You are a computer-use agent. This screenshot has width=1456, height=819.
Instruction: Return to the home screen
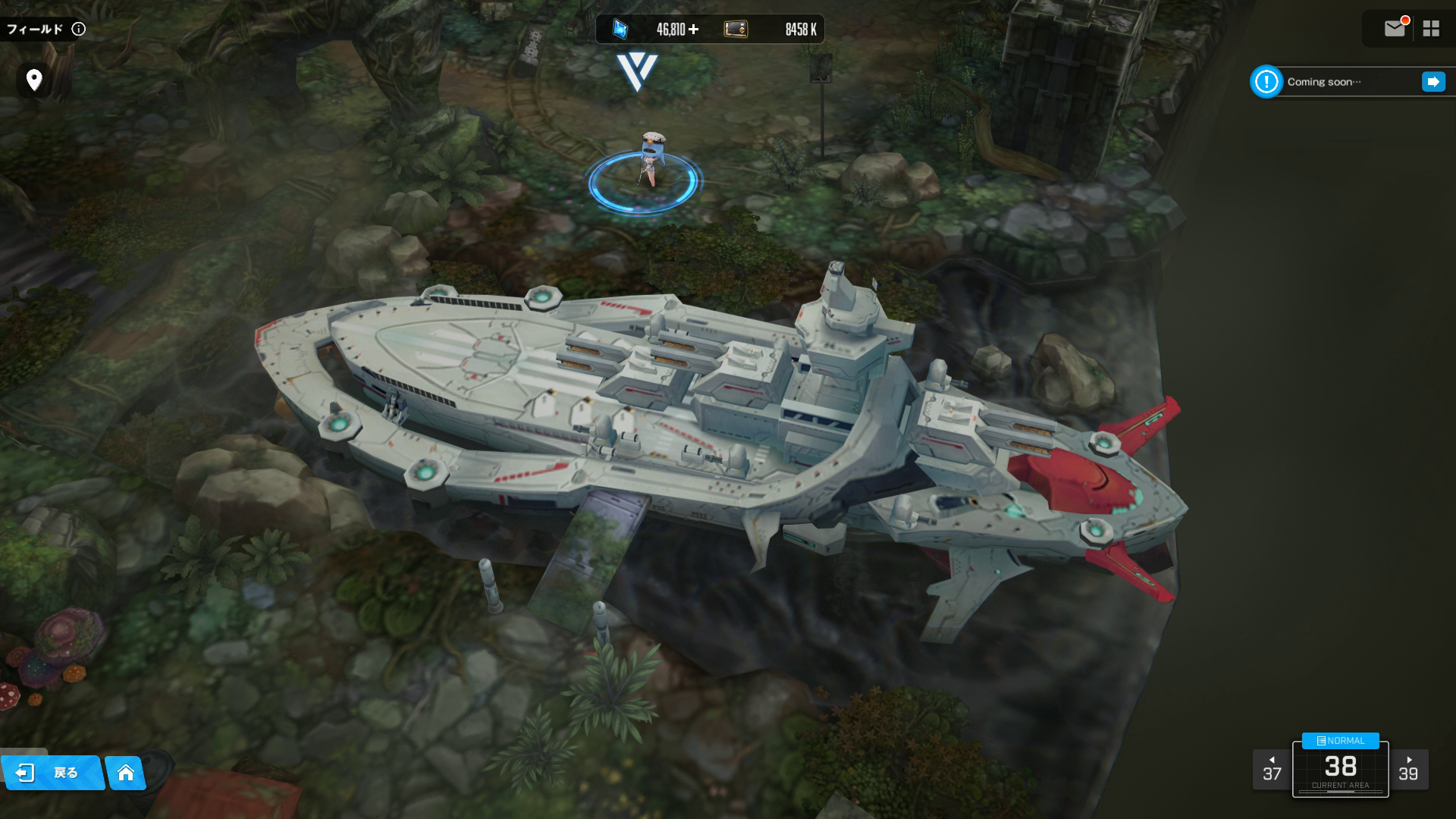pyautogui.click(x=126, y=773)
